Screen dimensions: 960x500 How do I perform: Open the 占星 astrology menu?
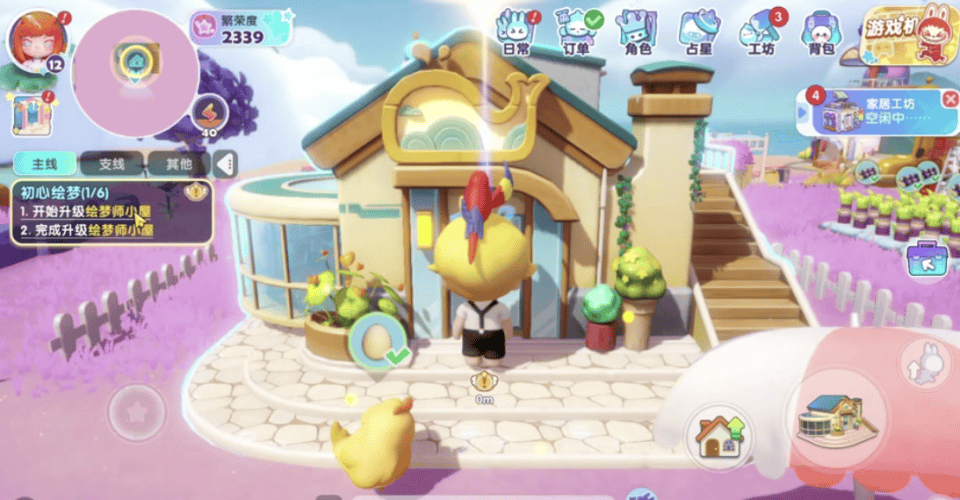click(x=697, y=30)
